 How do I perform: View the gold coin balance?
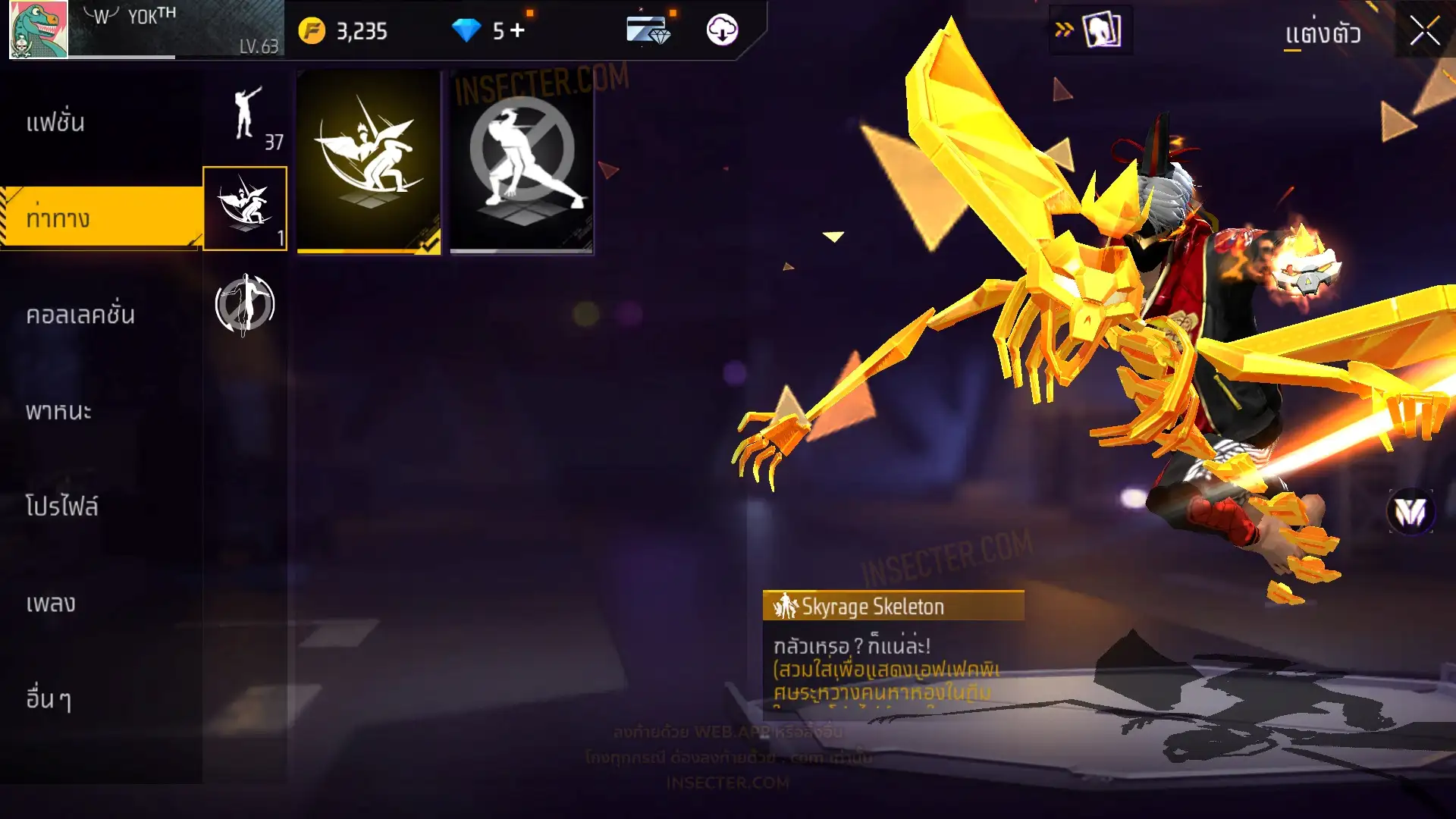click(344, 31)
